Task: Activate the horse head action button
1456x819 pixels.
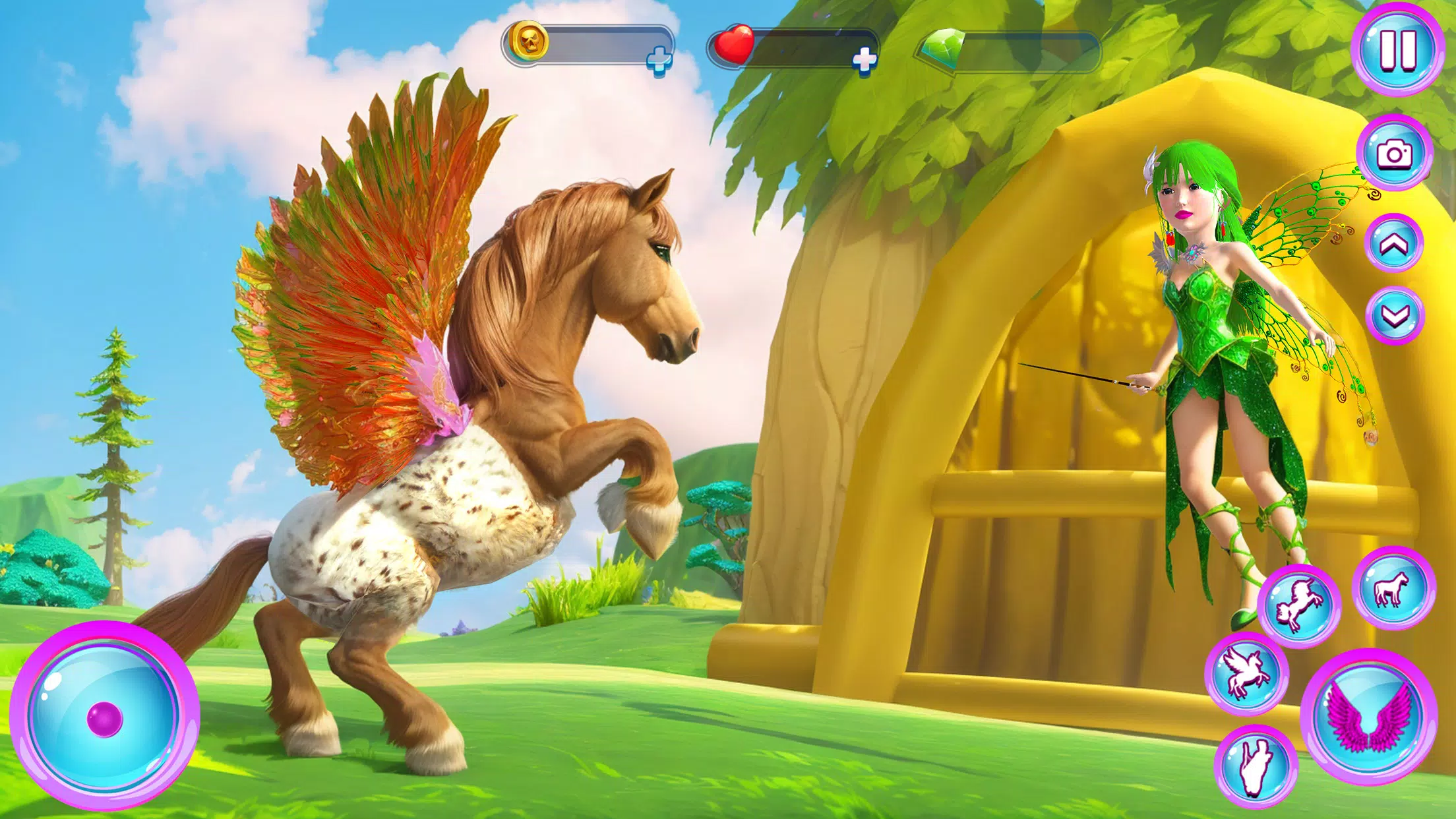Action: click(x=1255, y=766)
